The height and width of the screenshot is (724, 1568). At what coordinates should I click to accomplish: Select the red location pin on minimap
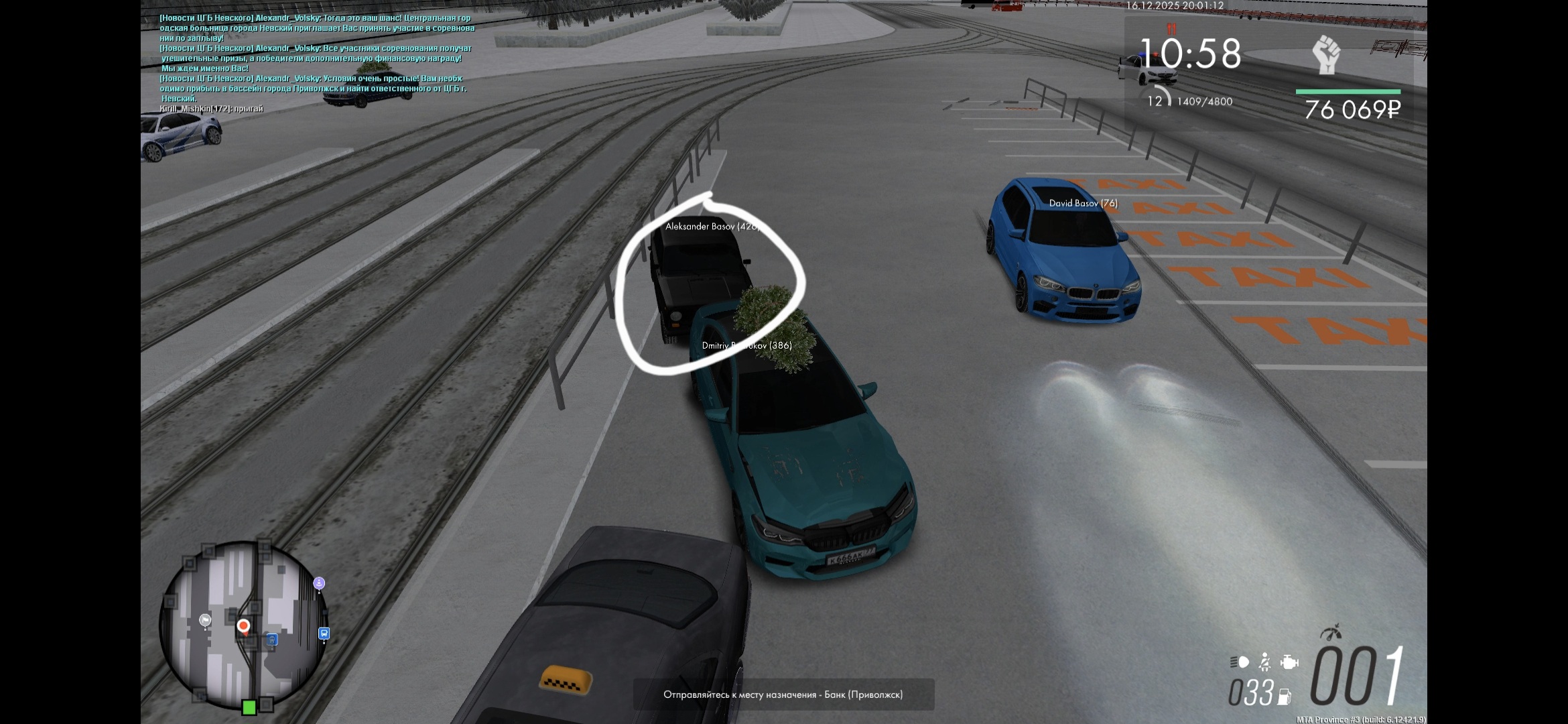click(x=243, y=626)
